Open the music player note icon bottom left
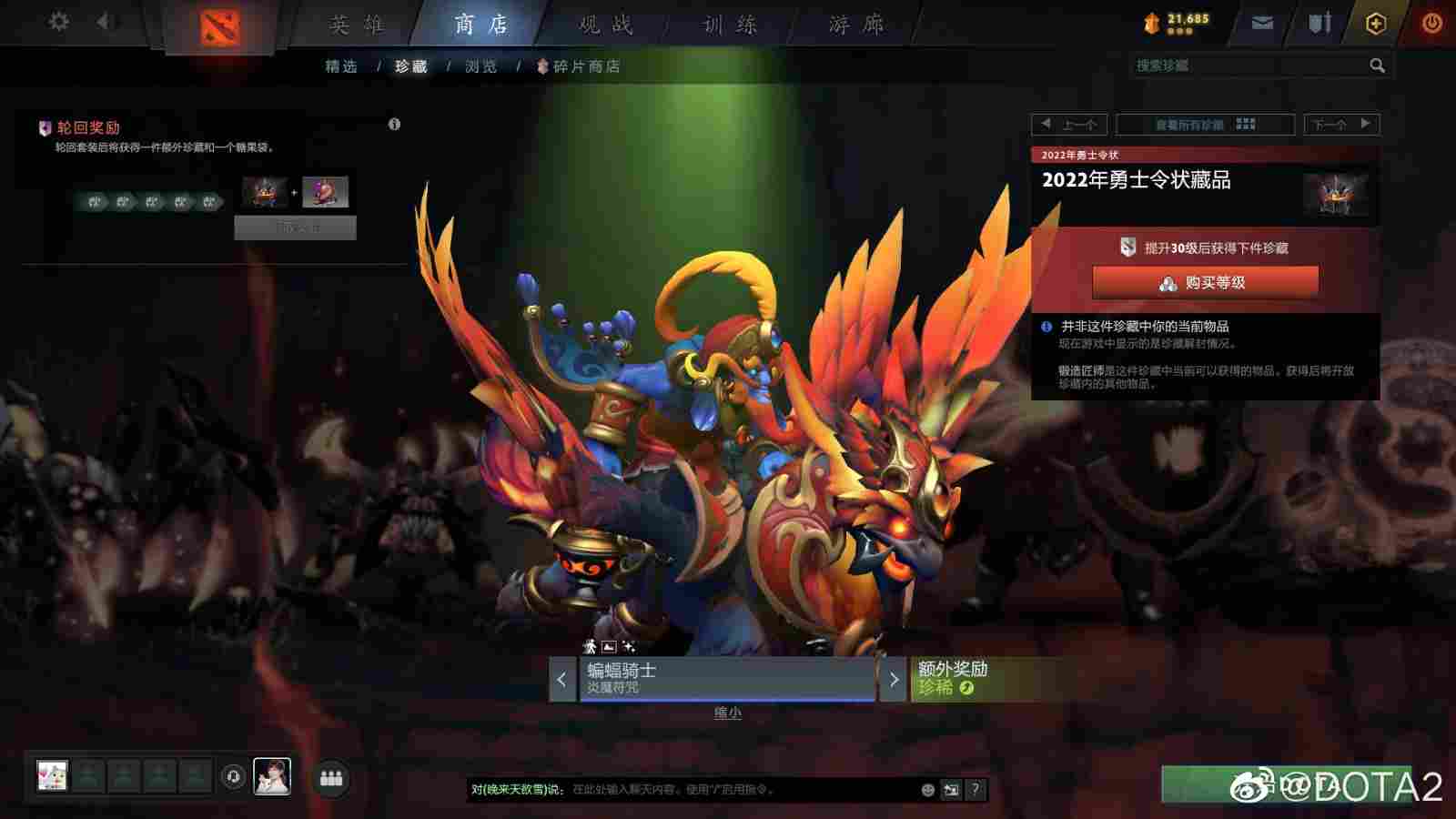This screenshot has width=1456, height=819. [x=231, y=777]
